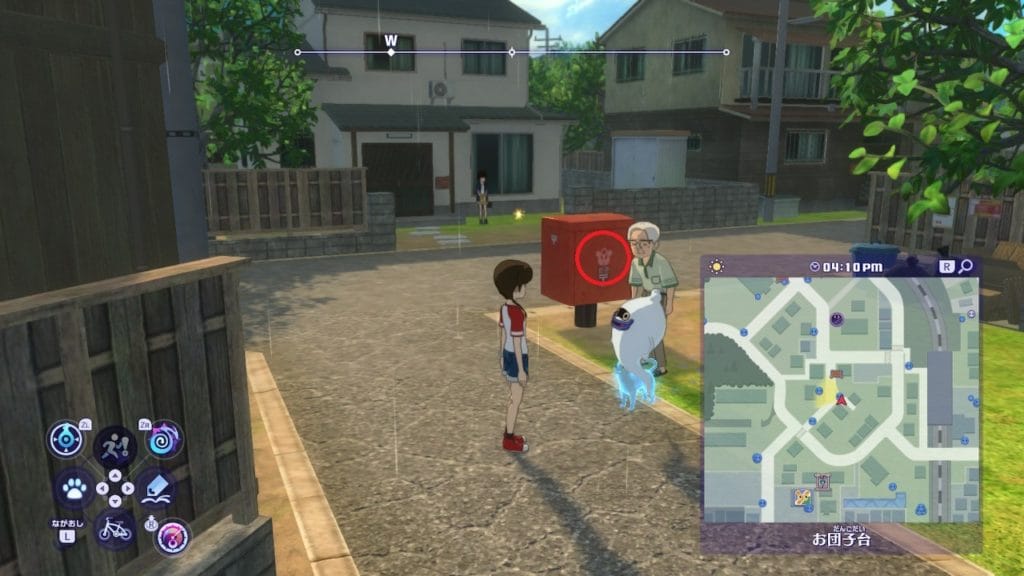Open the minimap of お団子台
Image resolution: width=1024 pixels, height=576 pixels.
pos(840,400)
